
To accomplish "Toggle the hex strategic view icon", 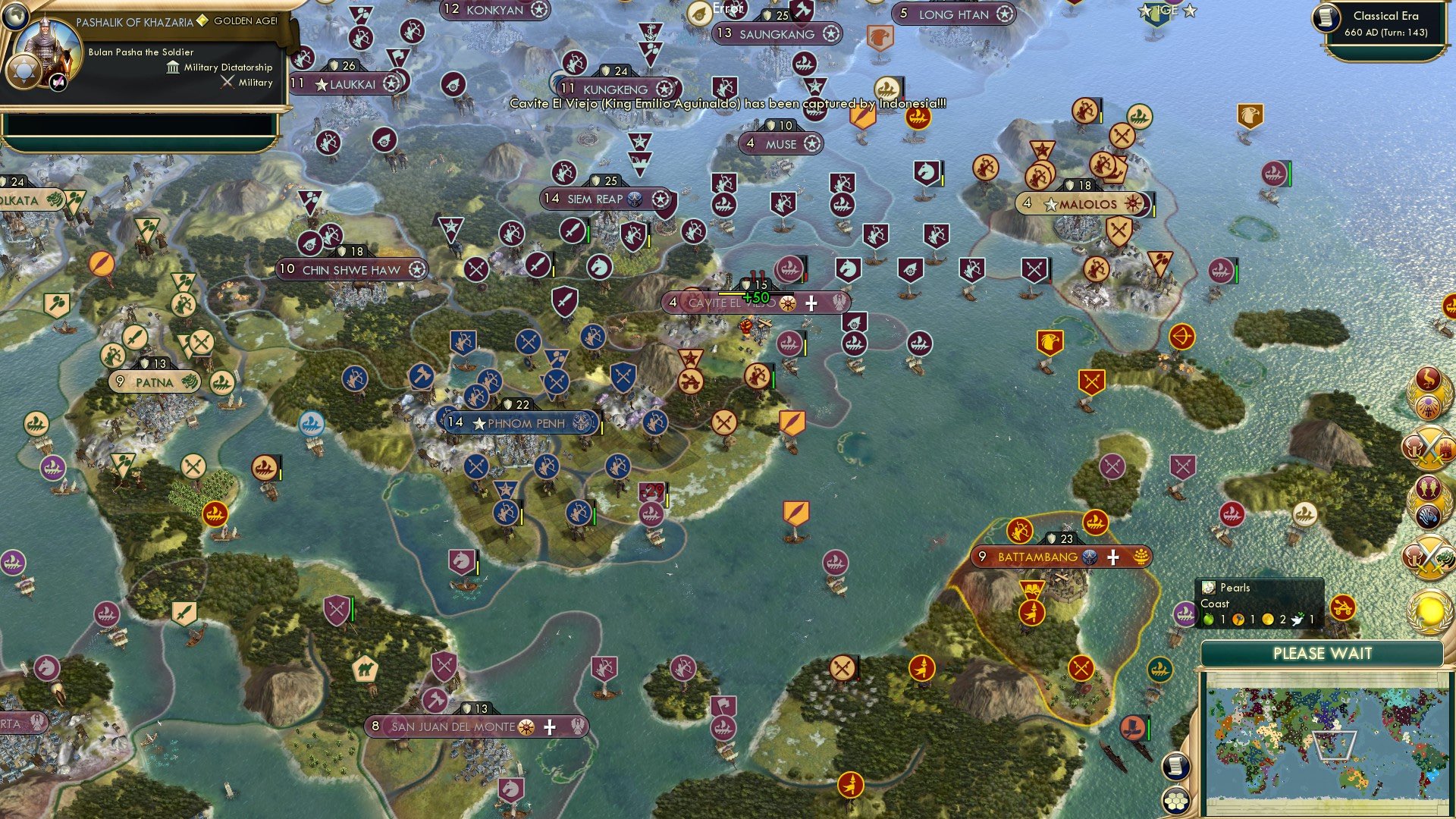I will pos(1176,801).
